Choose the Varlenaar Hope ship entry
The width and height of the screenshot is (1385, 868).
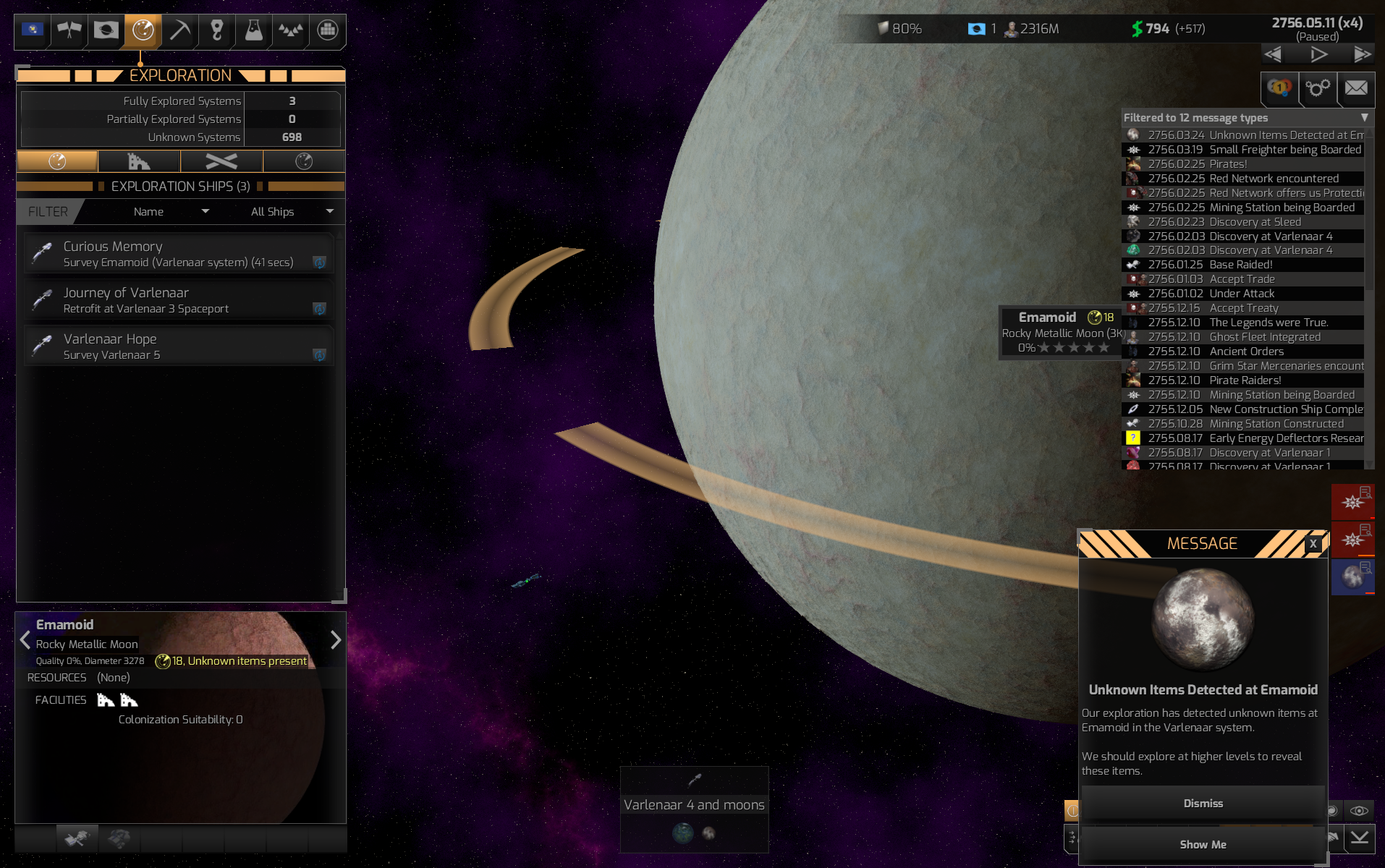179,346
